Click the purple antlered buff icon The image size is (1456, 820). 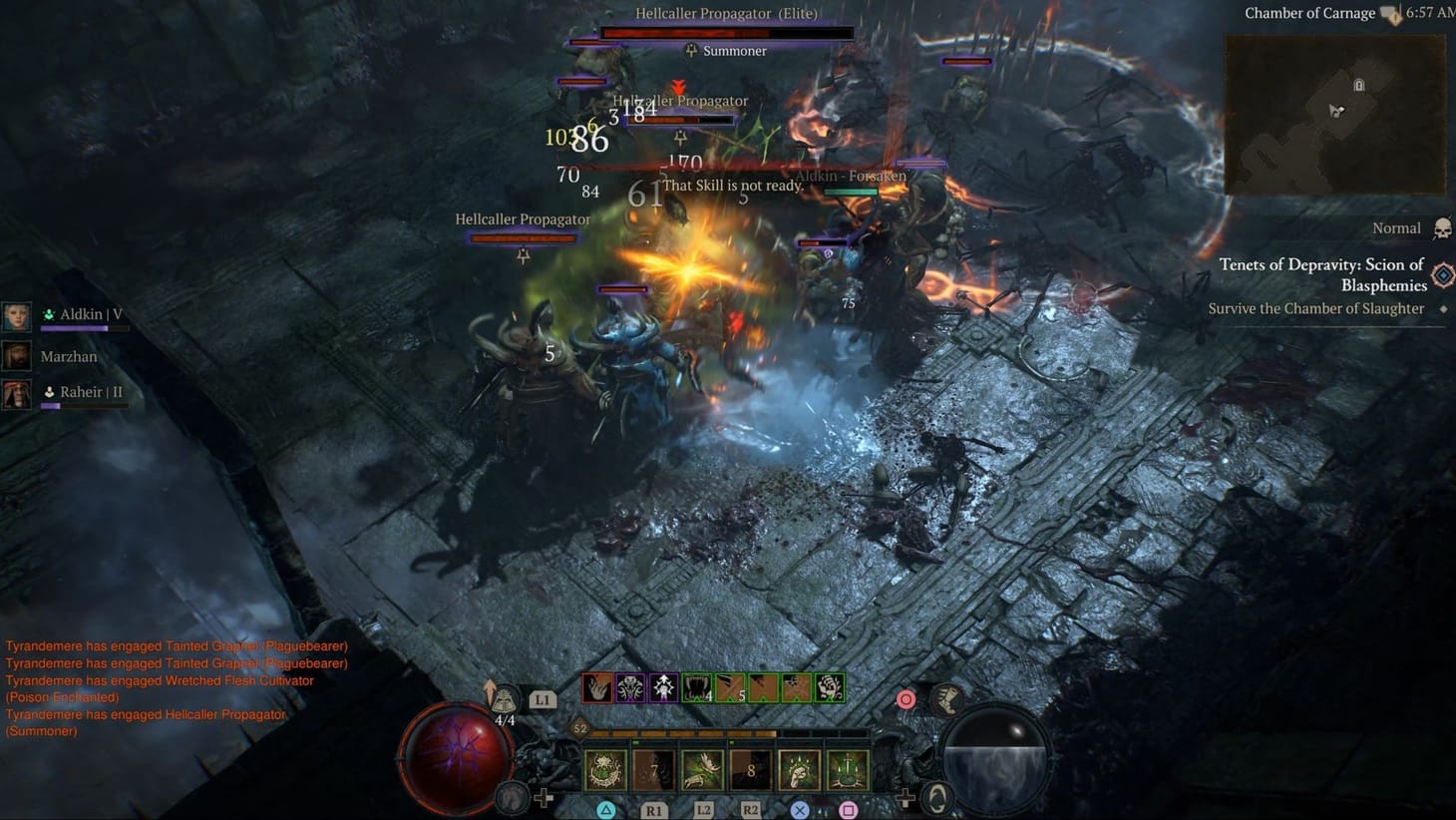631,688
